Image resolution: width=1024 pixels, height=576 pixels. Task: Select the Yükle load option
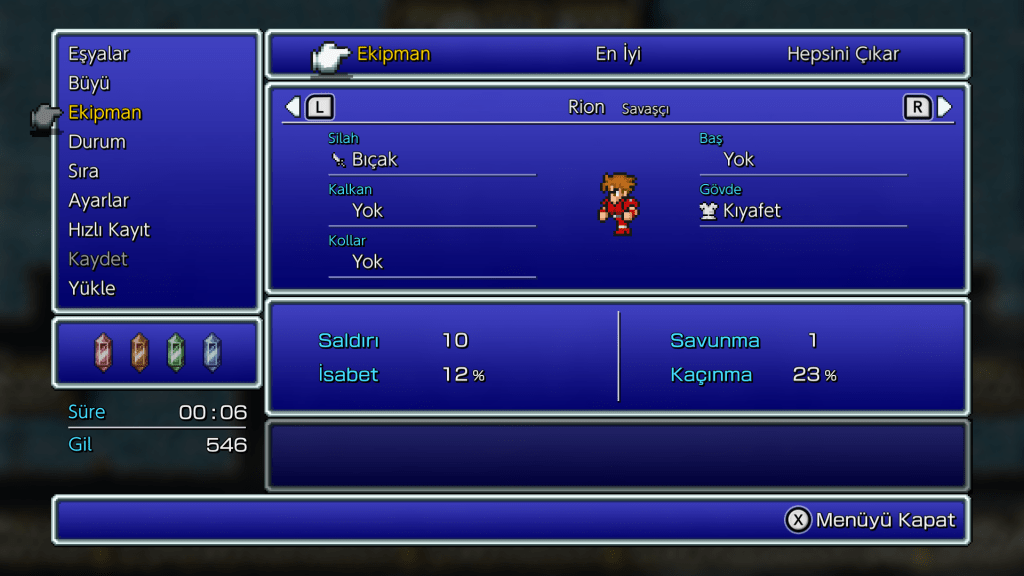92,288
